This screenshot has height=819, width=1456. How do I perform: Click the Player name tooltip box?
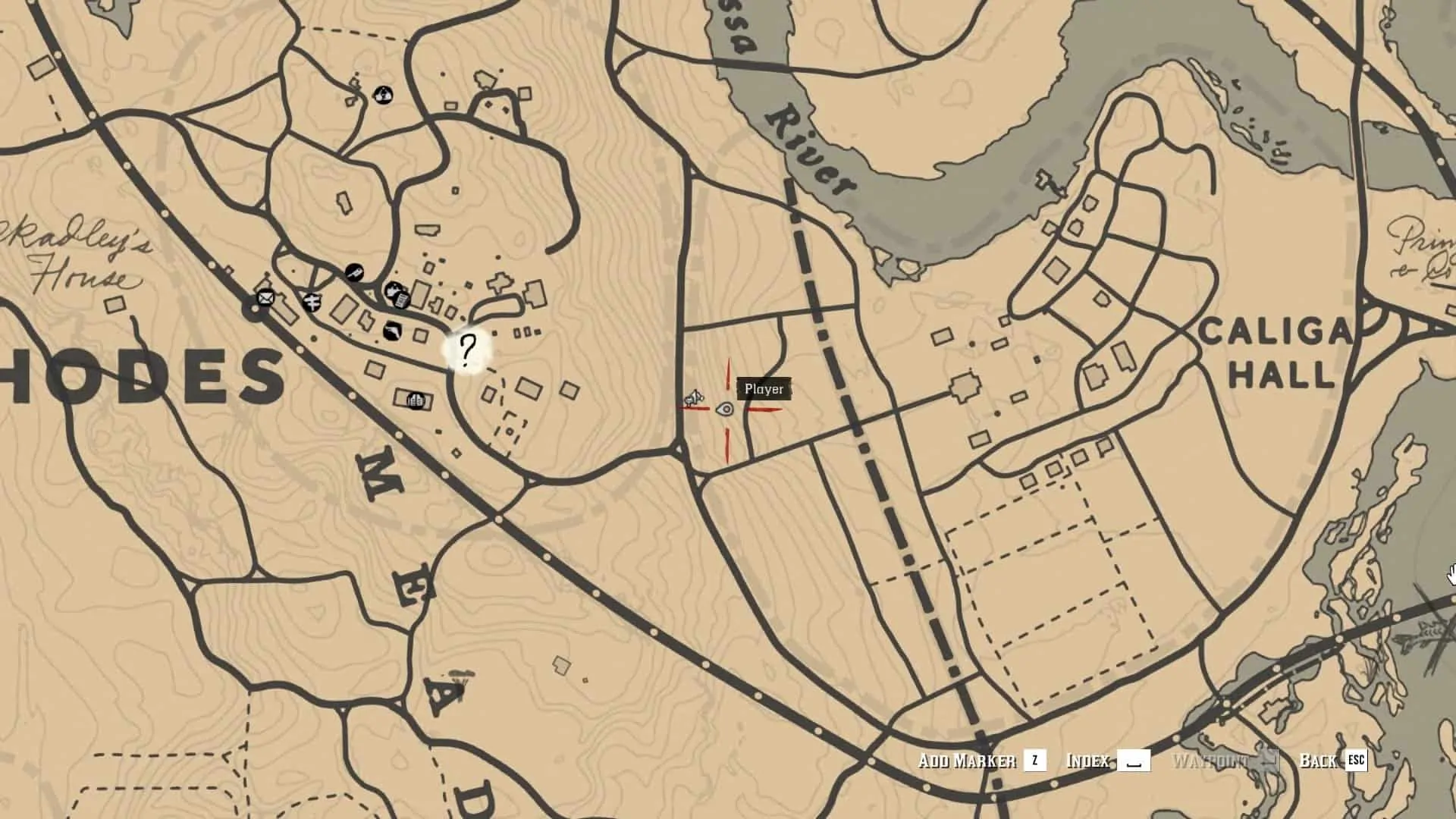764,389
